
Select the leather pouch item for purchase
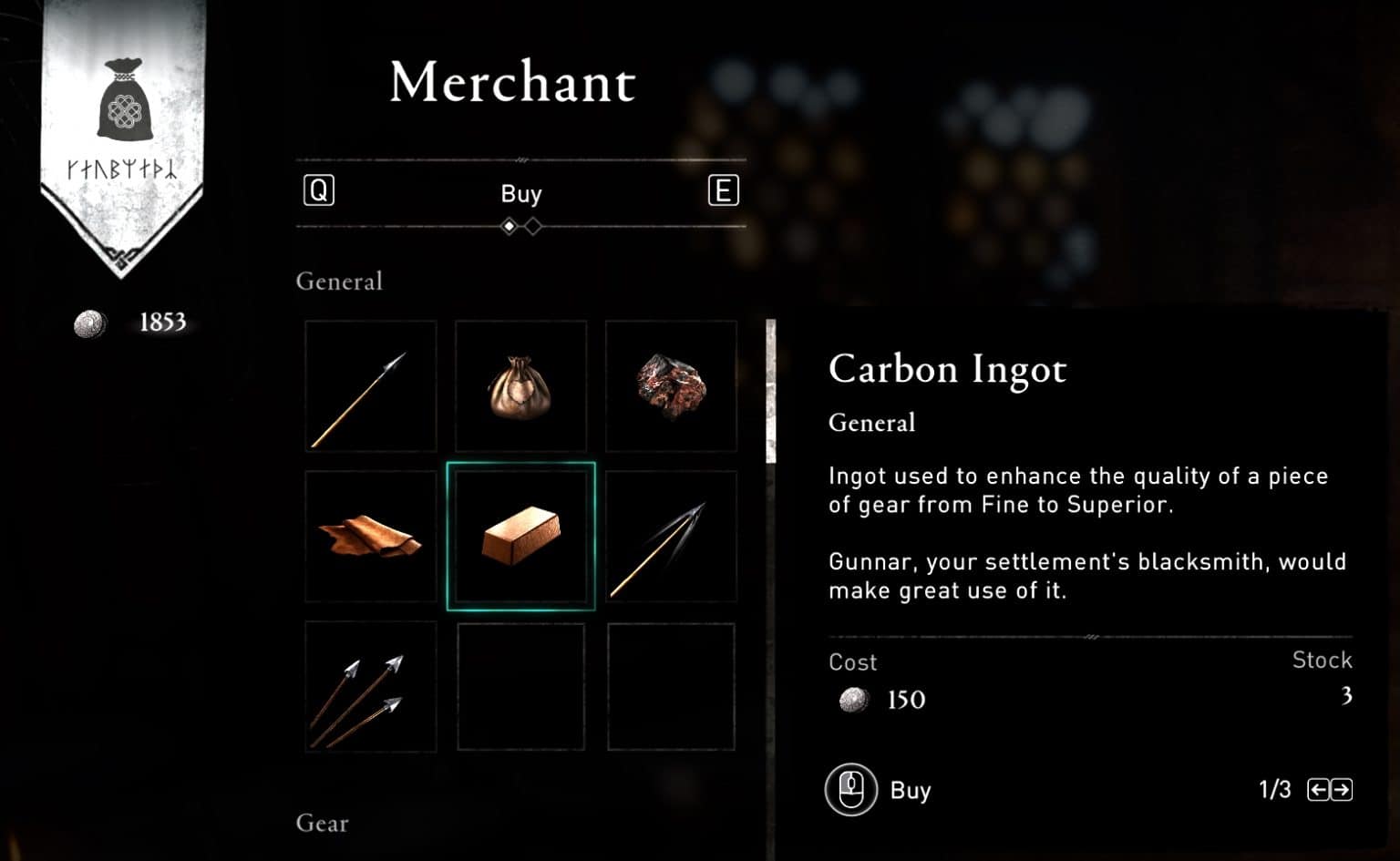coord(520,385)
